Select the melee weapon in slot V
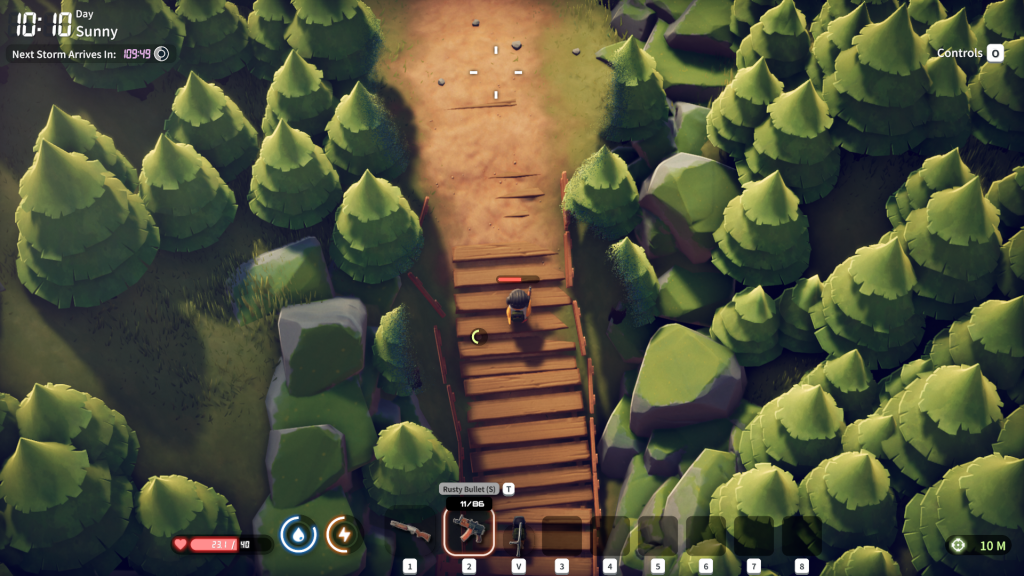 click(x=518, y=534)
